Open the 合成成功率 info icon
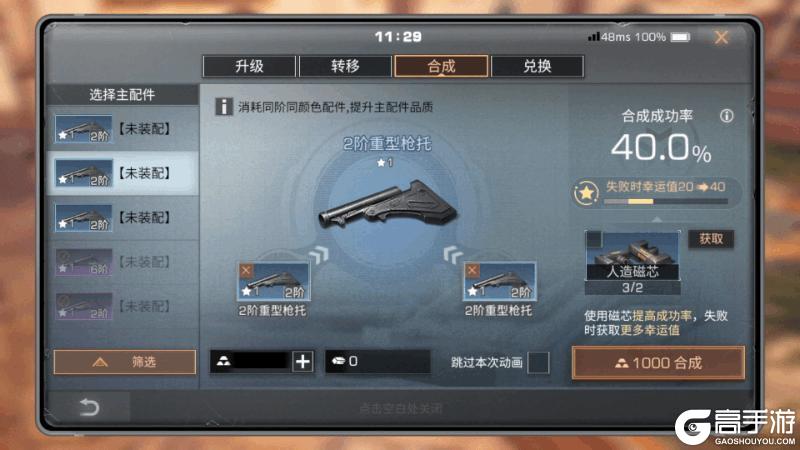Screen dimensions: 800x450 tap(727, 116)
